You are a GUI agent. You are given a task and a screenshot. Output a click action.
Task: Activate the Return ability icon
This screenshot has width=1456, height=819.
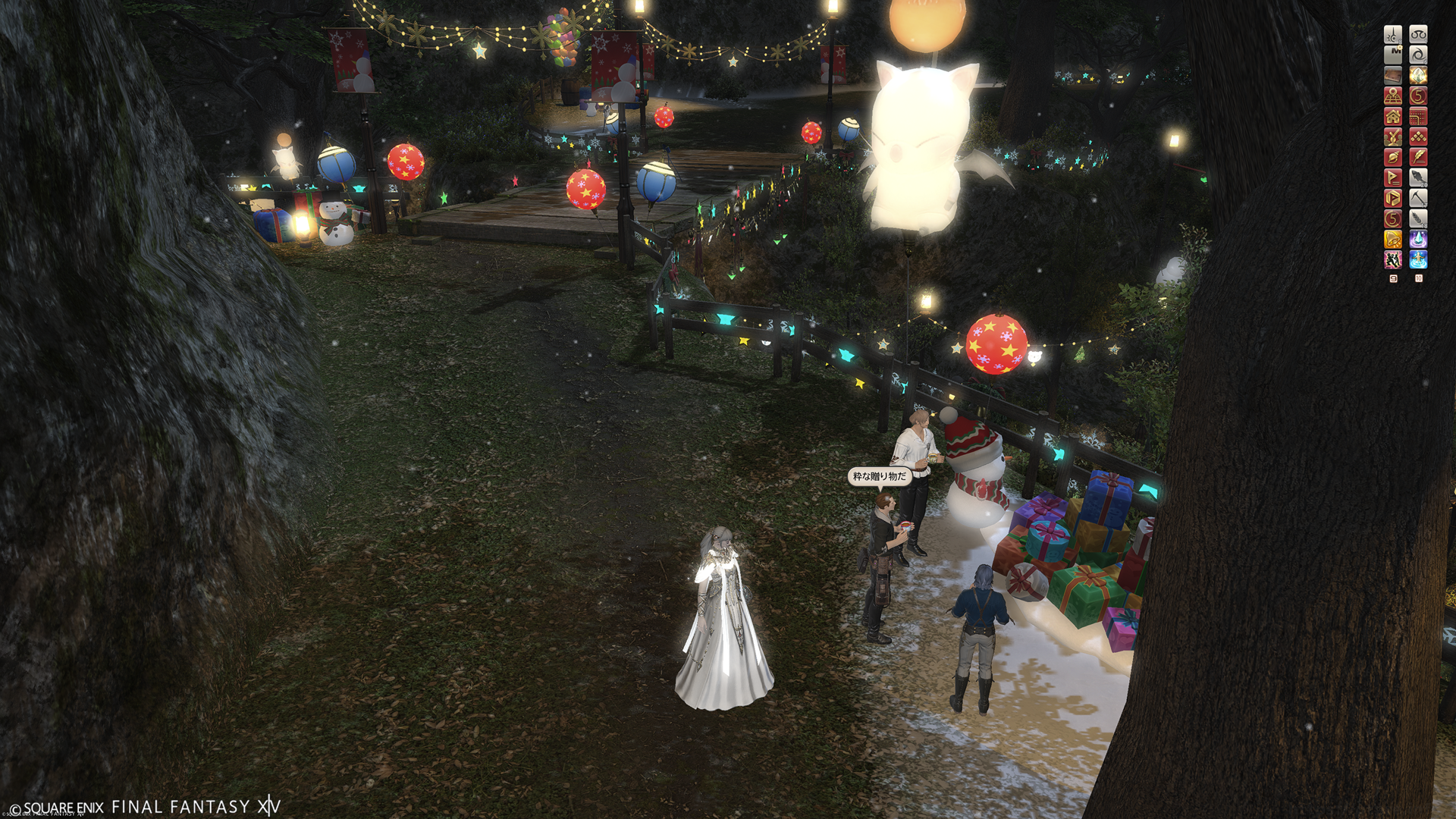pyautogui.click(x=1418, y=260)
